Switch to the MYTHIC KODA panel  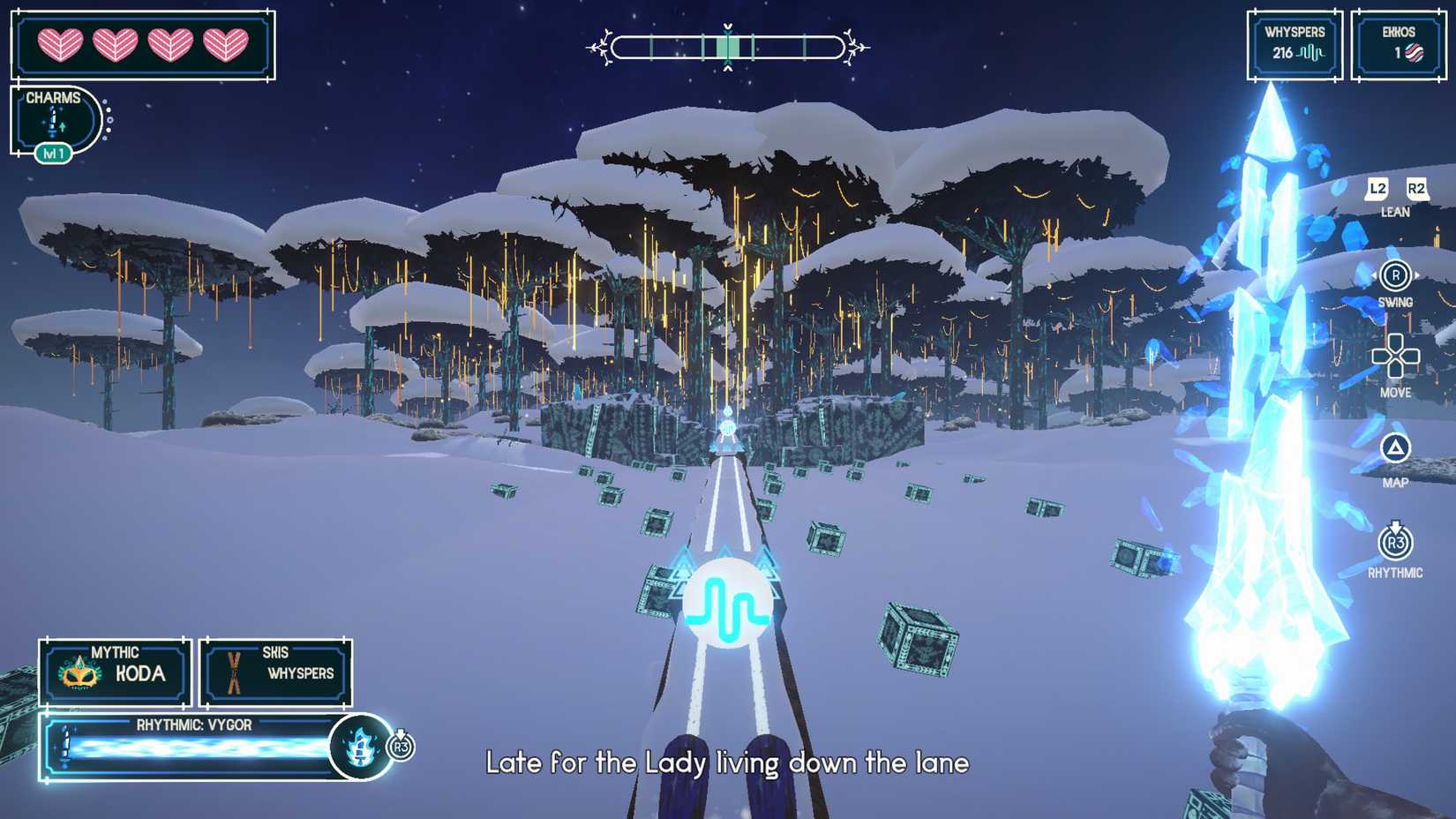point(114,672)
